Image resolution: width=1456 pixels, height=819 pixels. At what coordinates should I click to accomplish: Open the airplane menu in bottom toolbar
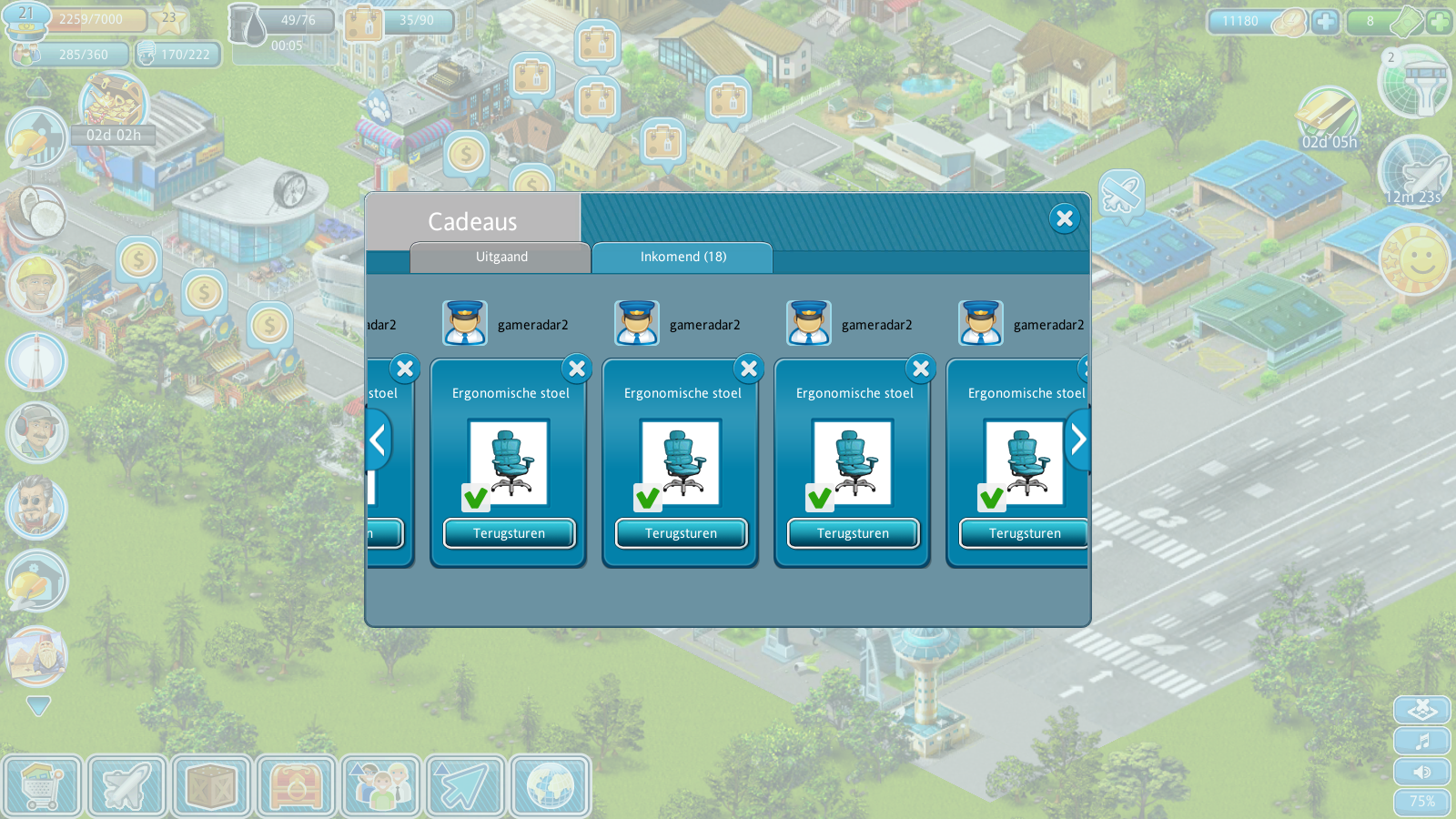click(126, 785)
